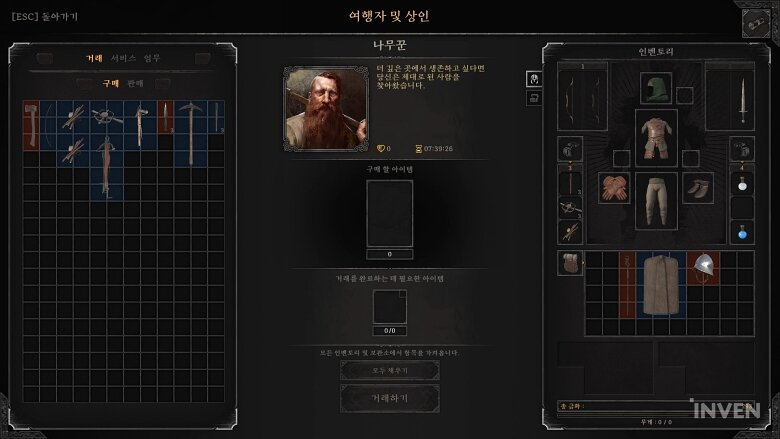The width and height of the screenshot is (780, 439).
Task: Choose the equipped cloth pants slot
Action: click(x=656, y=200)
